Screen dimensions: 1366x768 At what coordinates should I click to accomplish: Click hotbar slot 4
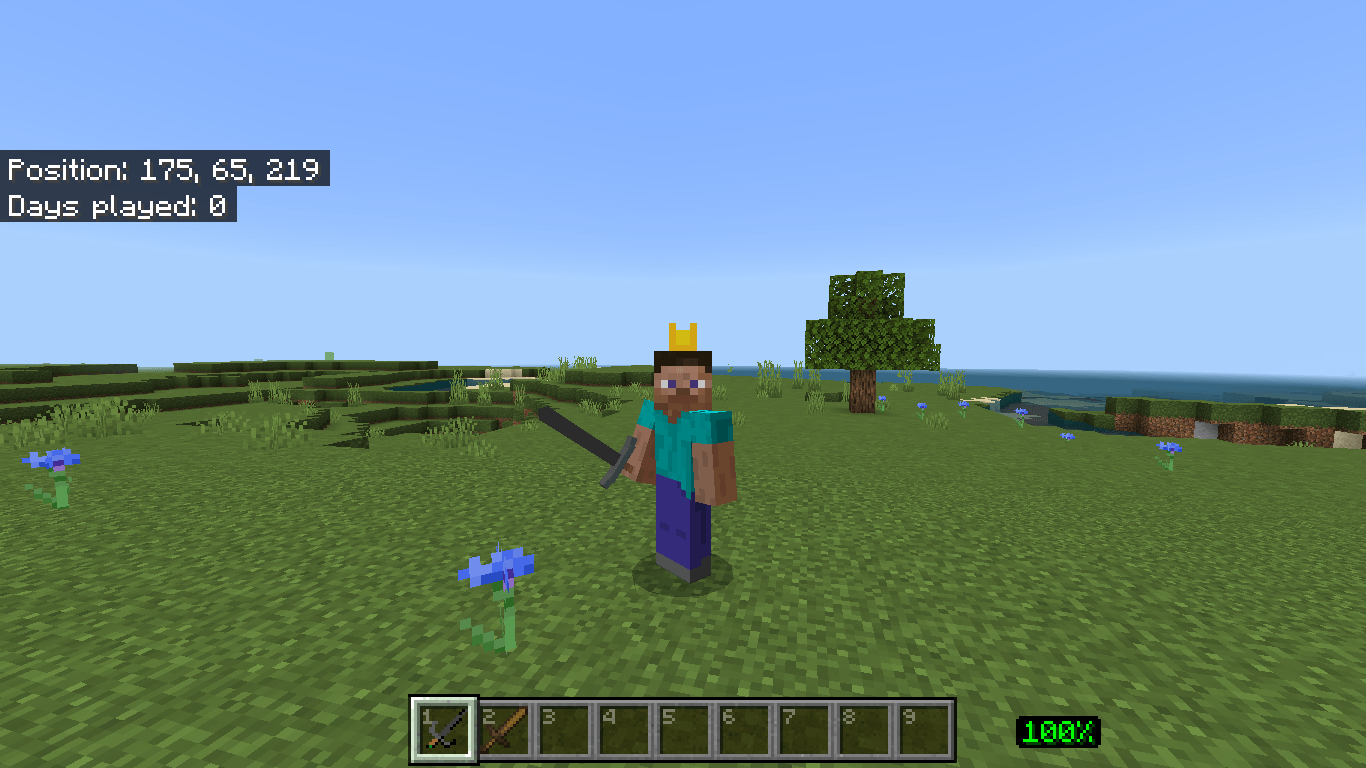(x=625, y=730)
